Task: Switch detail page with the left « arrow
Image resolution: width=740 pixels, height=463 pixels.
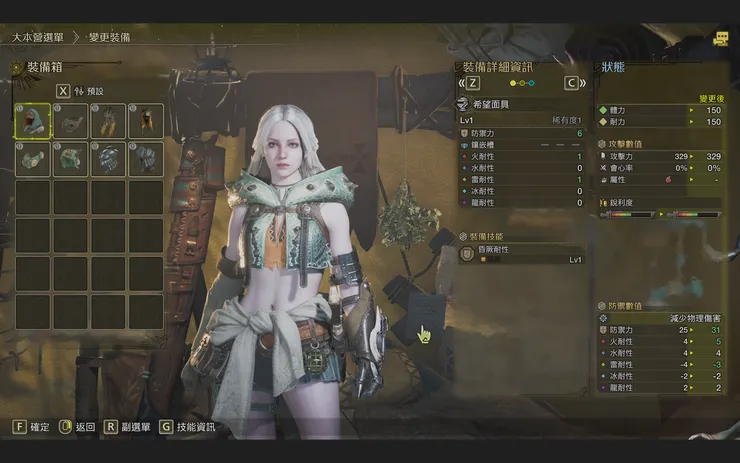Action: (x=461, y=84)
